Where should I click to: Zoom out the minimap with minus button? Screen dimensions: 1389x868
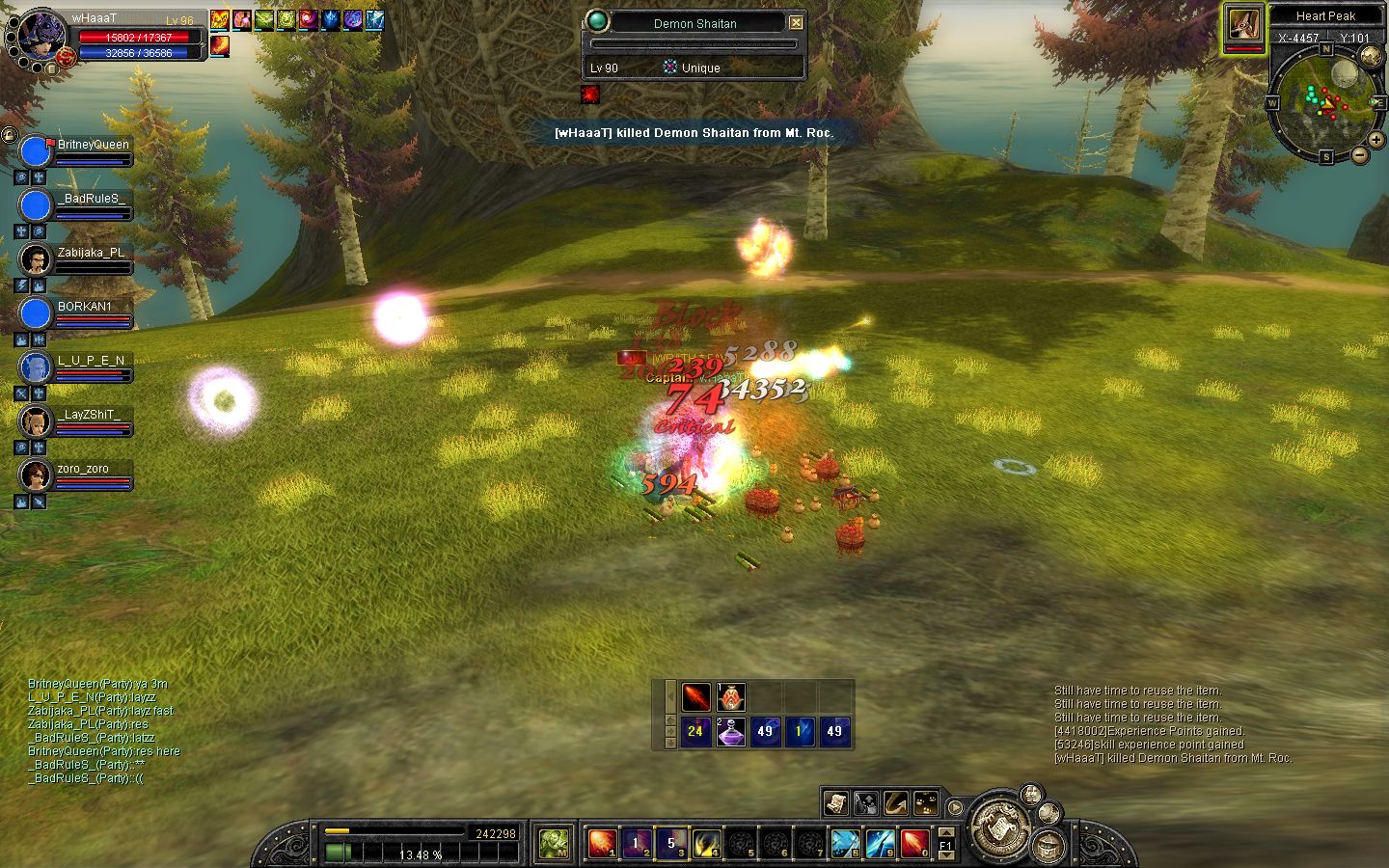tap(1360, 154)
